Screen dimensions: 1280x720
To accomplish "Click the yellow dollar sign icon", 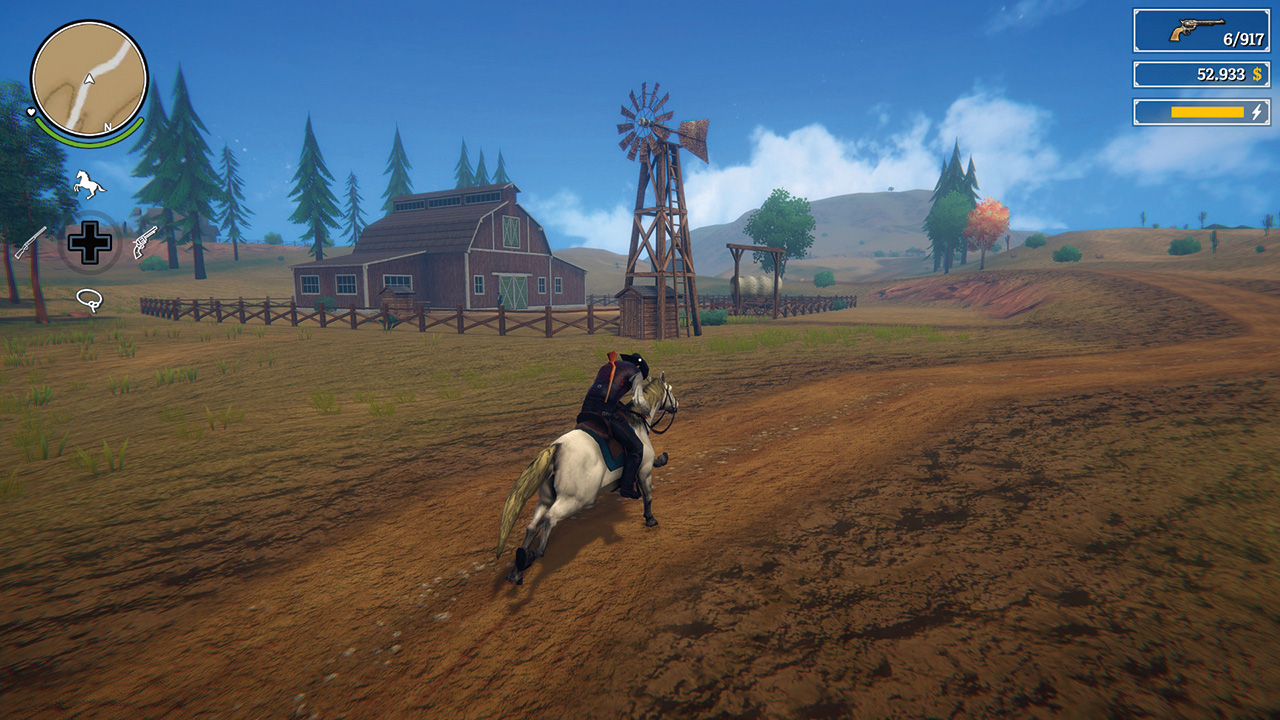I will pos(1258,73).
